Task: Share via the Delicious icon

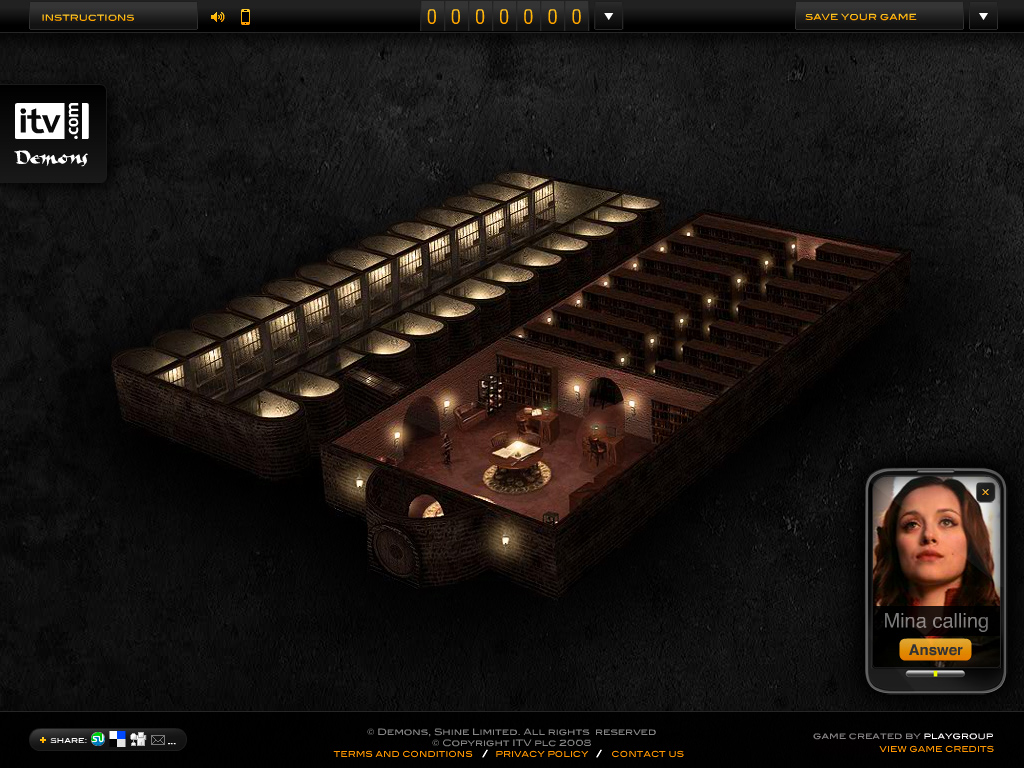Action: [x=118, y=739]
